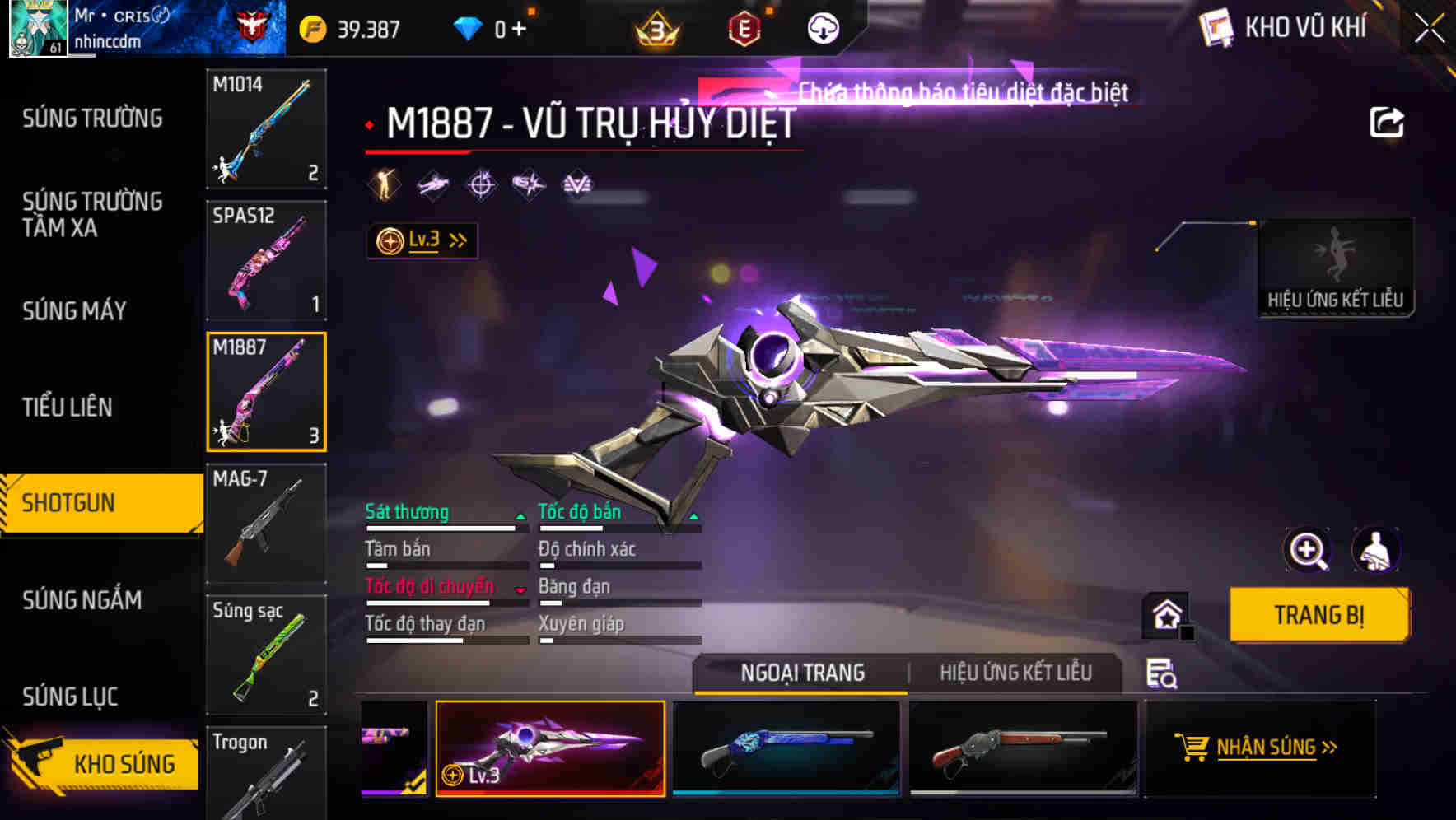
Task: Click the share icon near KHO VŨ KHÍ
Action: click(x=1387, y=120)
